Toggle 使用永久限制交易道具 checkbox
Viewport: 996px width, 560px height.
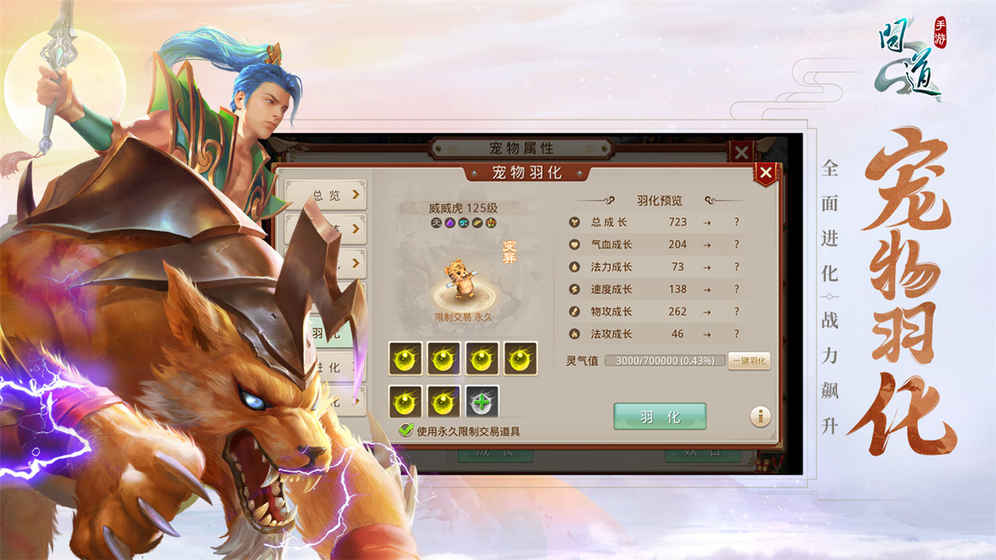[x=406, y=431]
